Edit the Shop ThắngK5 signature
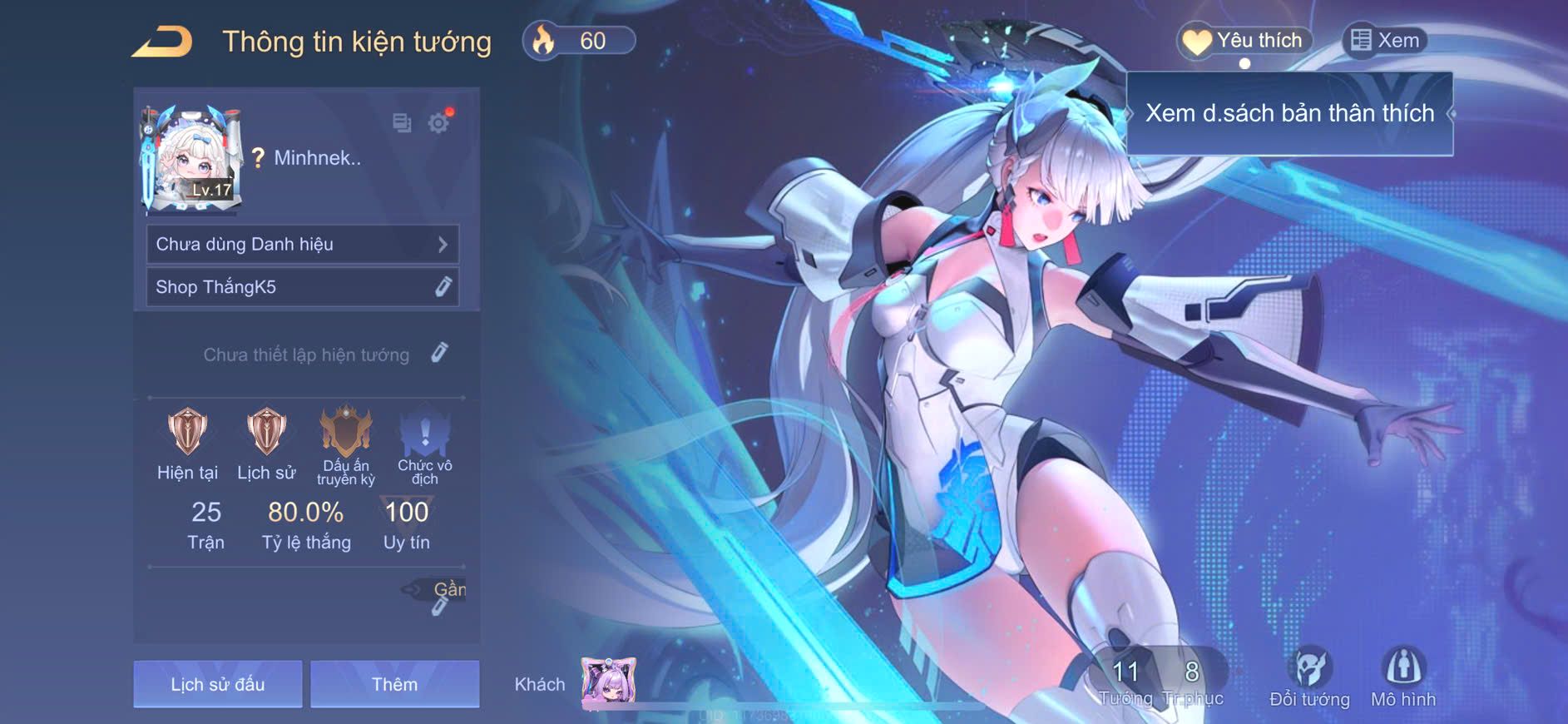 443,286
